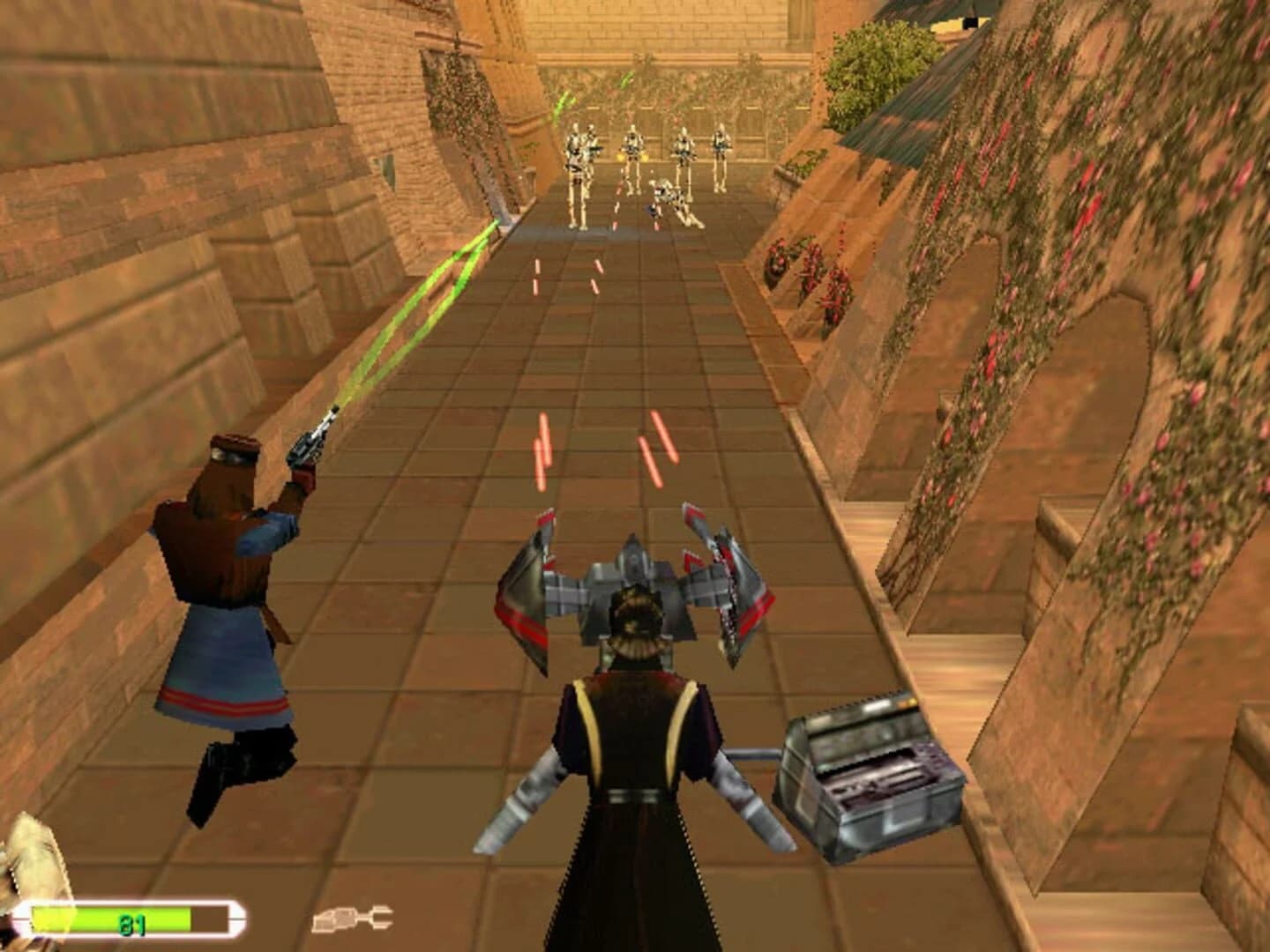The height and width of the screenshot is (952, 1270).
Task: Select the flower bushes on the right wall
Action: point(1058,220)
